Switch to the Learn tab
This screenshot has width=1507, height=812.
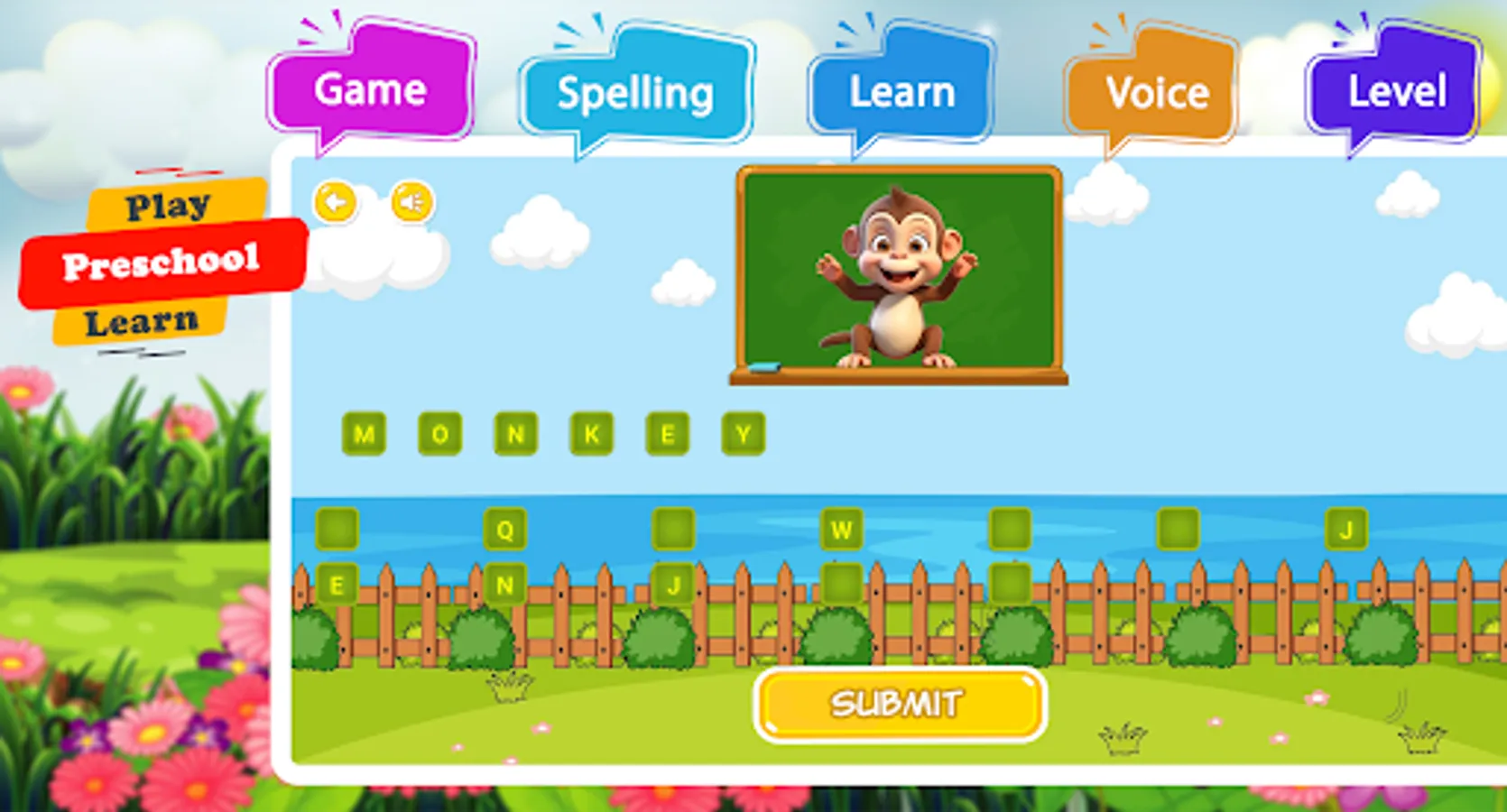[x=902, y=90]
